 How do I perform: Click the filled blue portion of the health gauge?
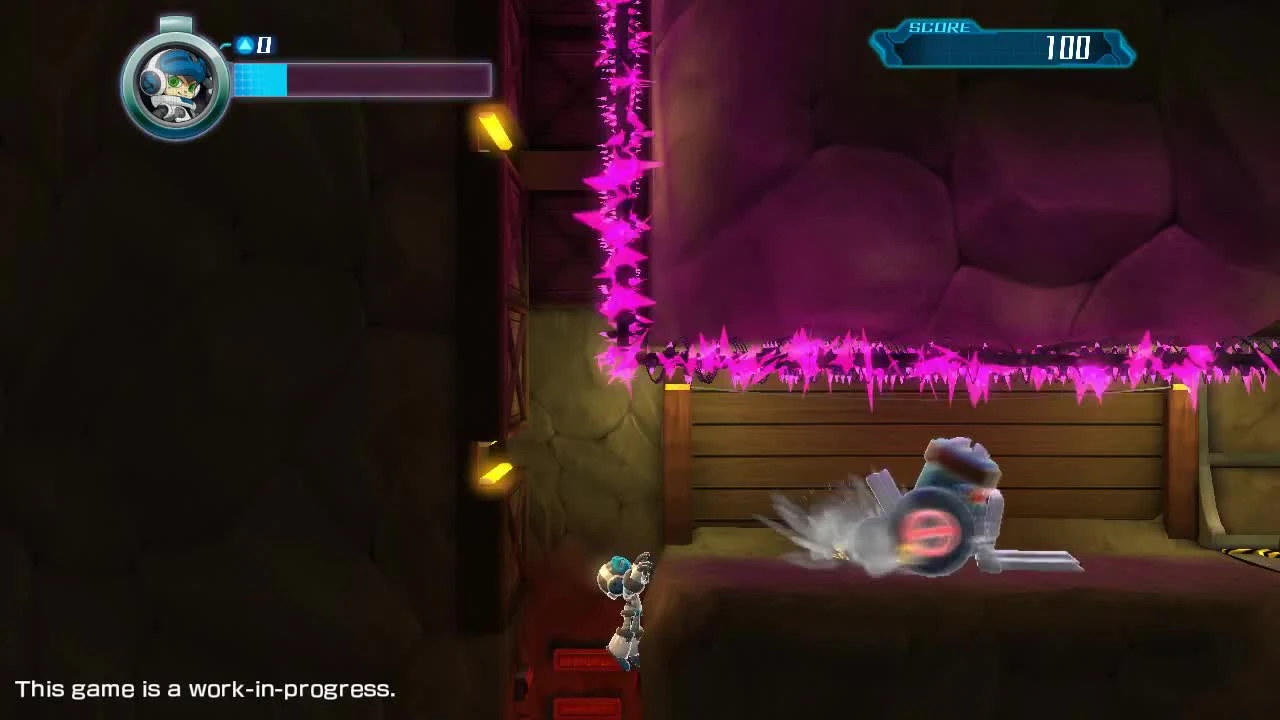point(258,80)
